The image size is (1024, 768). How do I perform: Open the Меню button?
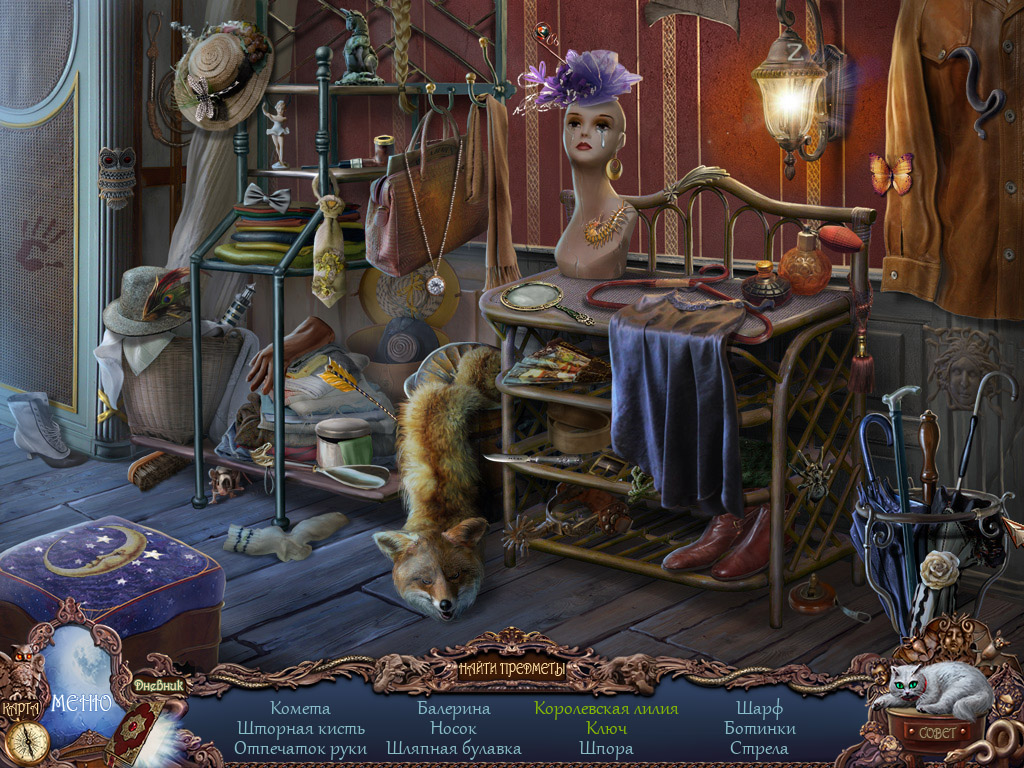[83, 701]
